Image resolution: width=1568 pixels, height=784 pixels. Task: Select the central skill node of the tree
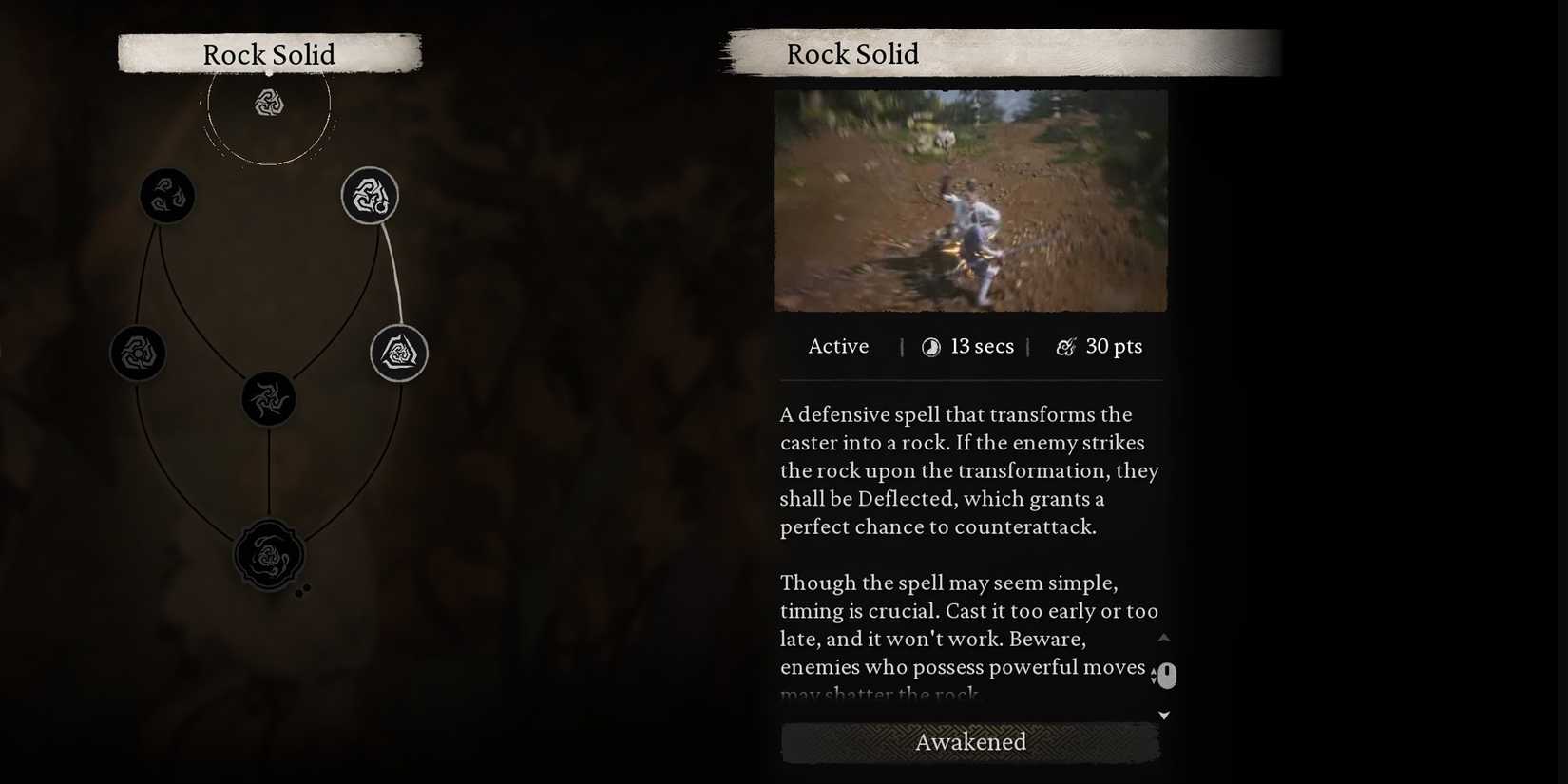pos(269,398)
